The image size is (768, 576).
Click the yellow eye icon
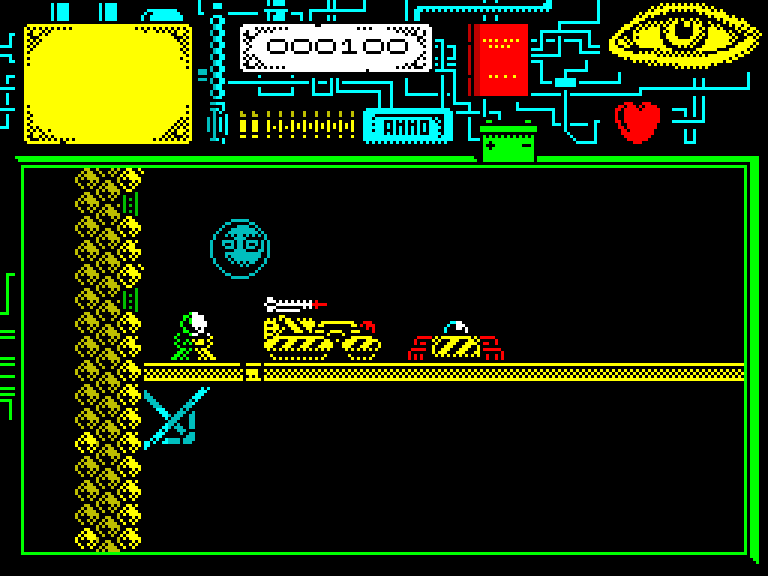[684, 36]
